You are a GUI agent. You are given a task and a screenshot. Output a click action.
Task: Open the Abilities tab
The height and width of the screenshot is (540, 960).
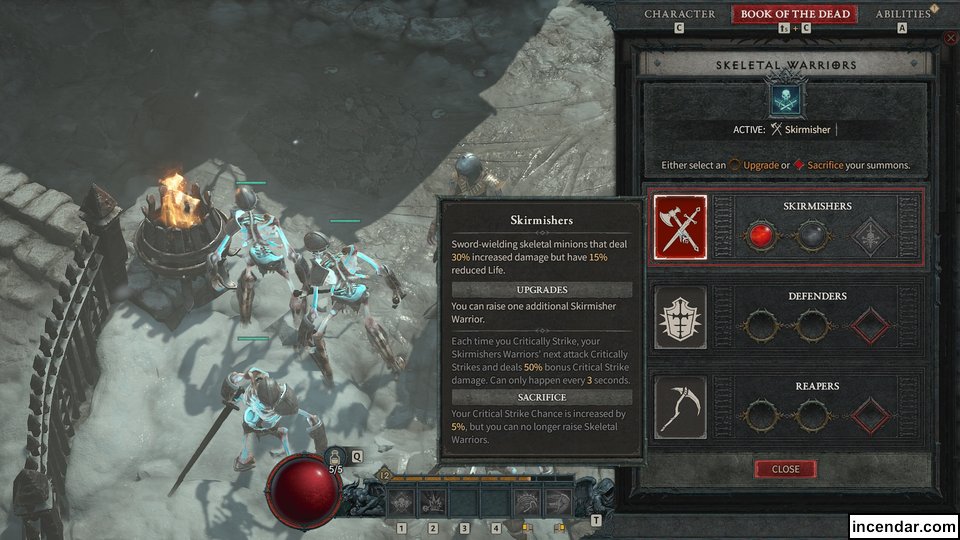[903, 14]
